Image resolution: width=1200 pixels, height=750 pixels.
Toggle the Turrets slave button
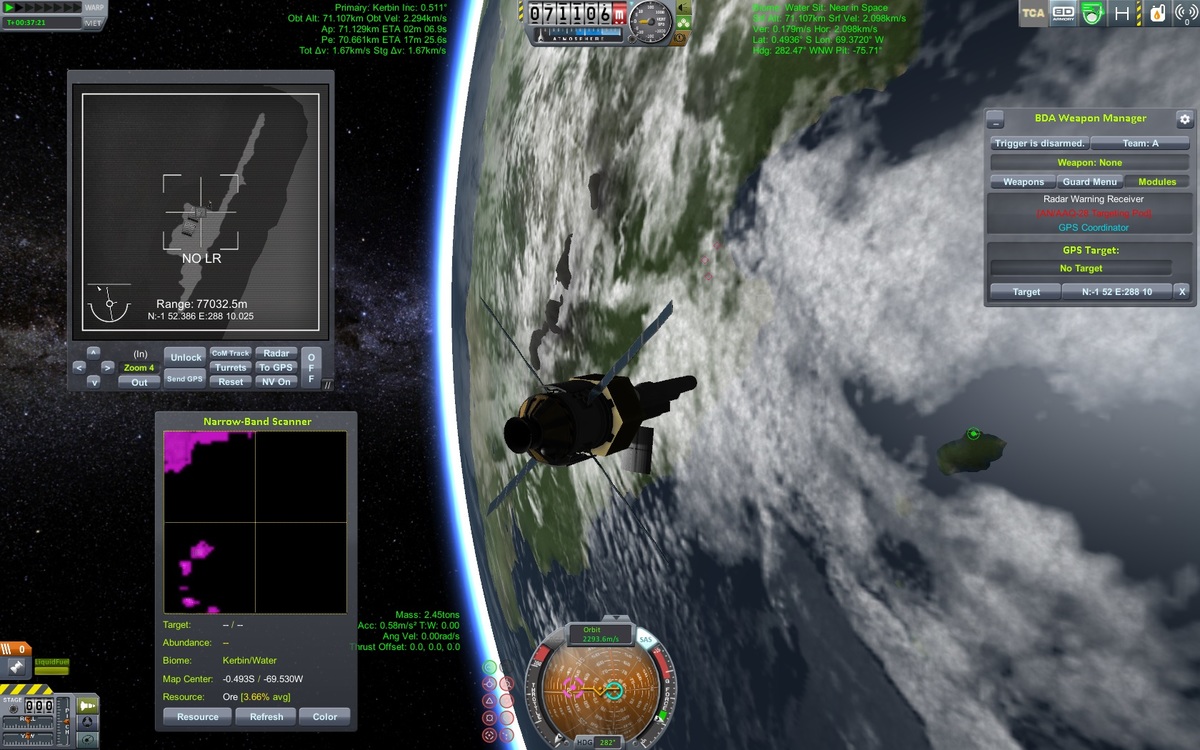[x=231, y=367]
